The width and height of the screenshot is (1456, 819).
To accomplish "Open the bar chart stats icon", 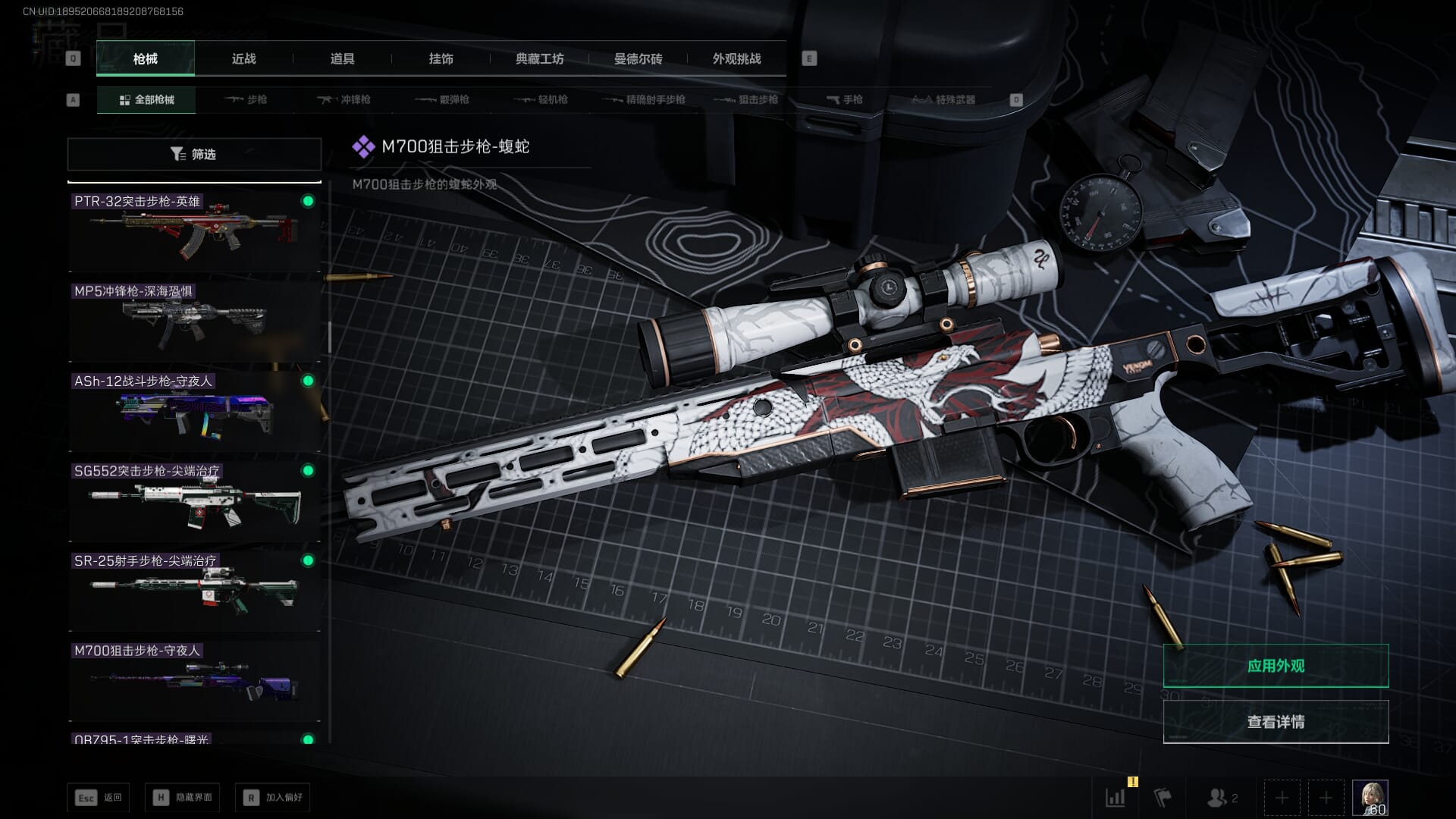I will (x=1116, y=797).
